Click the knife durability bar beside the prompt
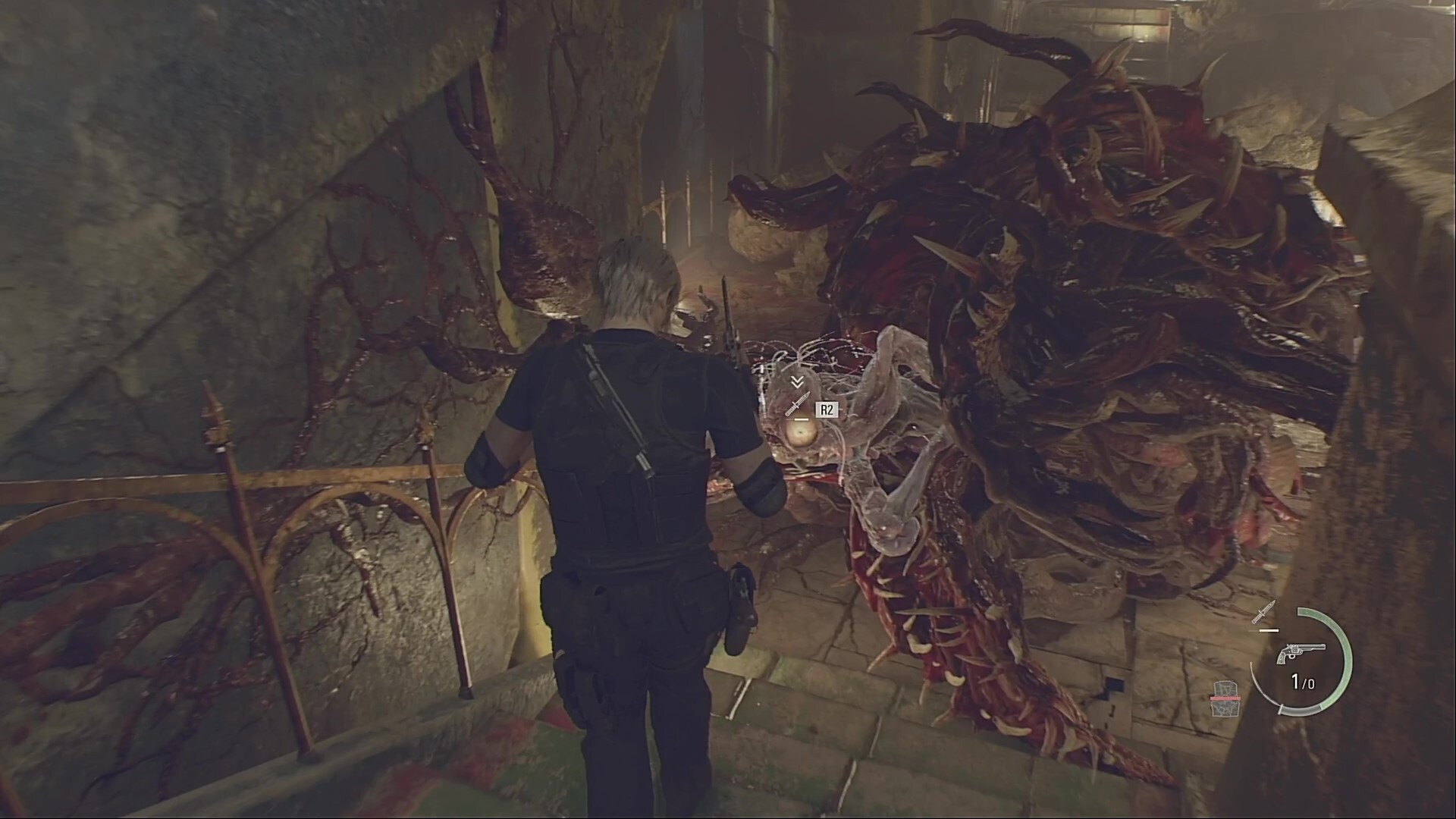 (801, 419)
